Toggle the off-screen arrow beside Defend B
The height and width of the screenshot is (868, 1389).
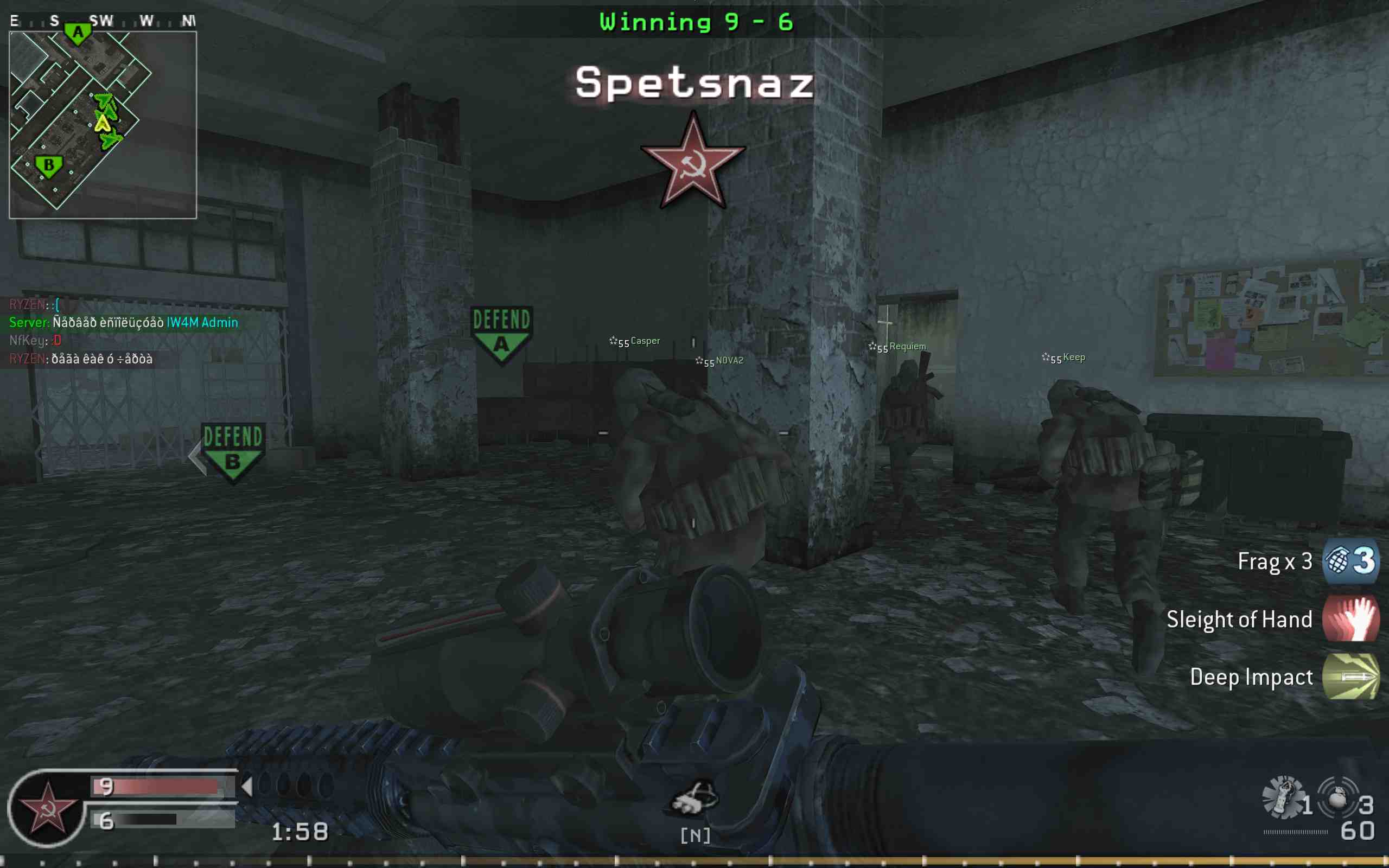(195, 456)
